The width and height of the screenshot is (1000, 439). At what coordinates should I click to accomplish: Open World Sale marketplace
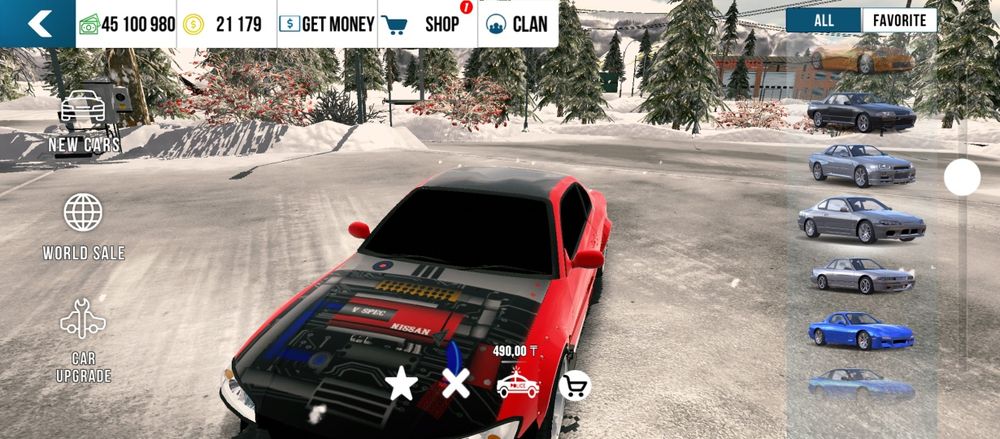(83, 226)
